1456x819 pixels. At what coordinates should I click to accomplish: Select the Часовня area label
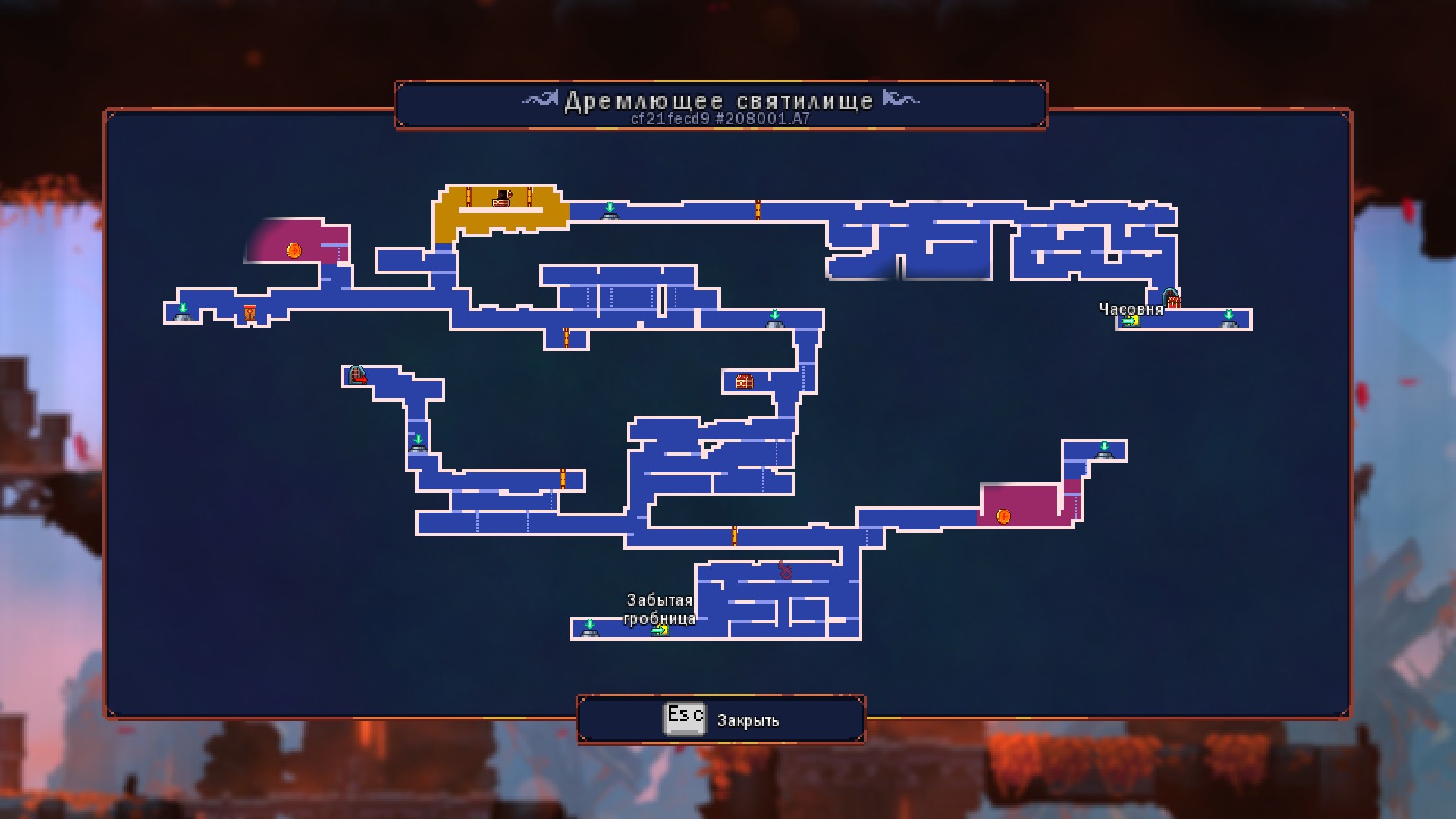pos(1131,309)
